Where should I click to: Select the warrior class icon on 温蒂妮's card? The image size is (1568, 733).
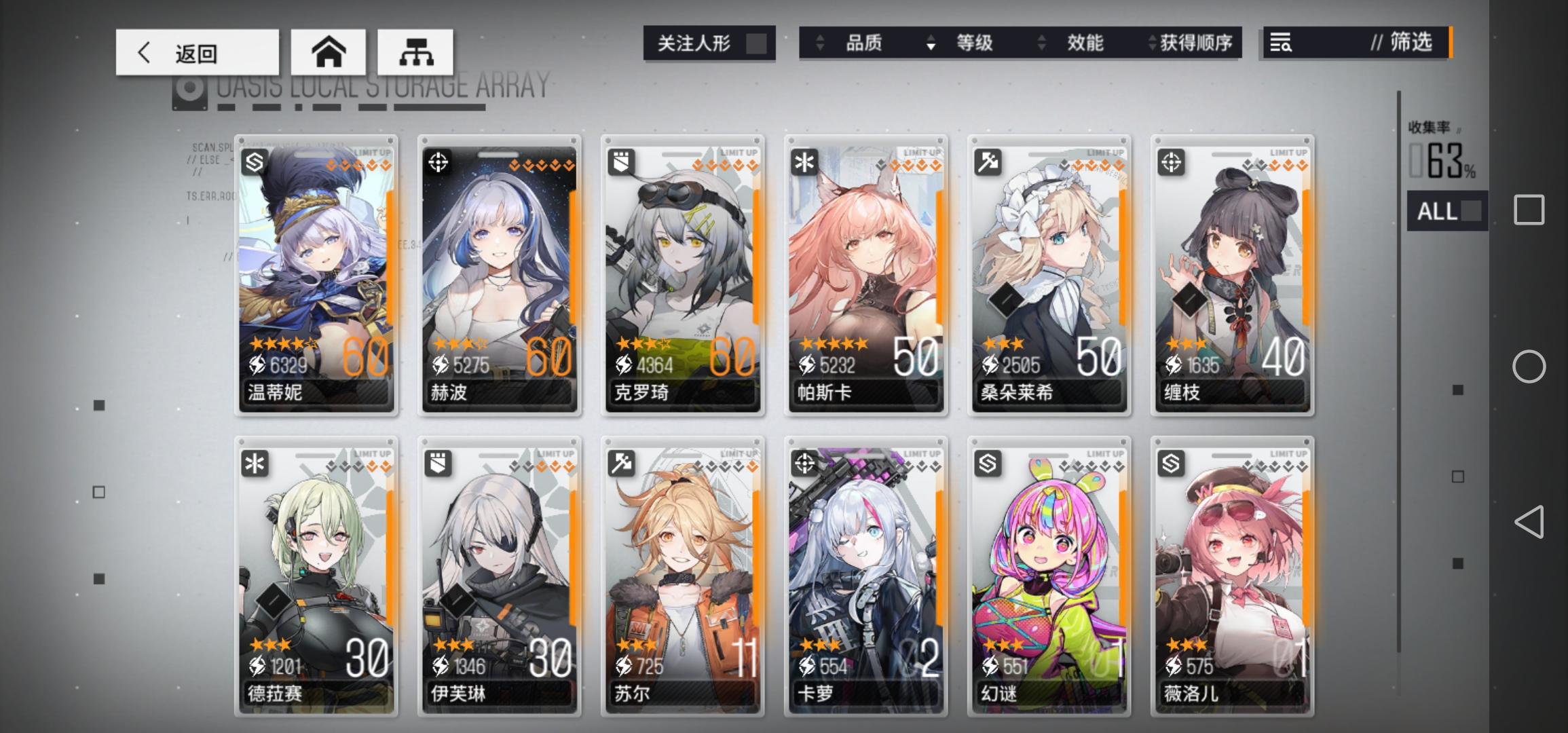point(254,162)
